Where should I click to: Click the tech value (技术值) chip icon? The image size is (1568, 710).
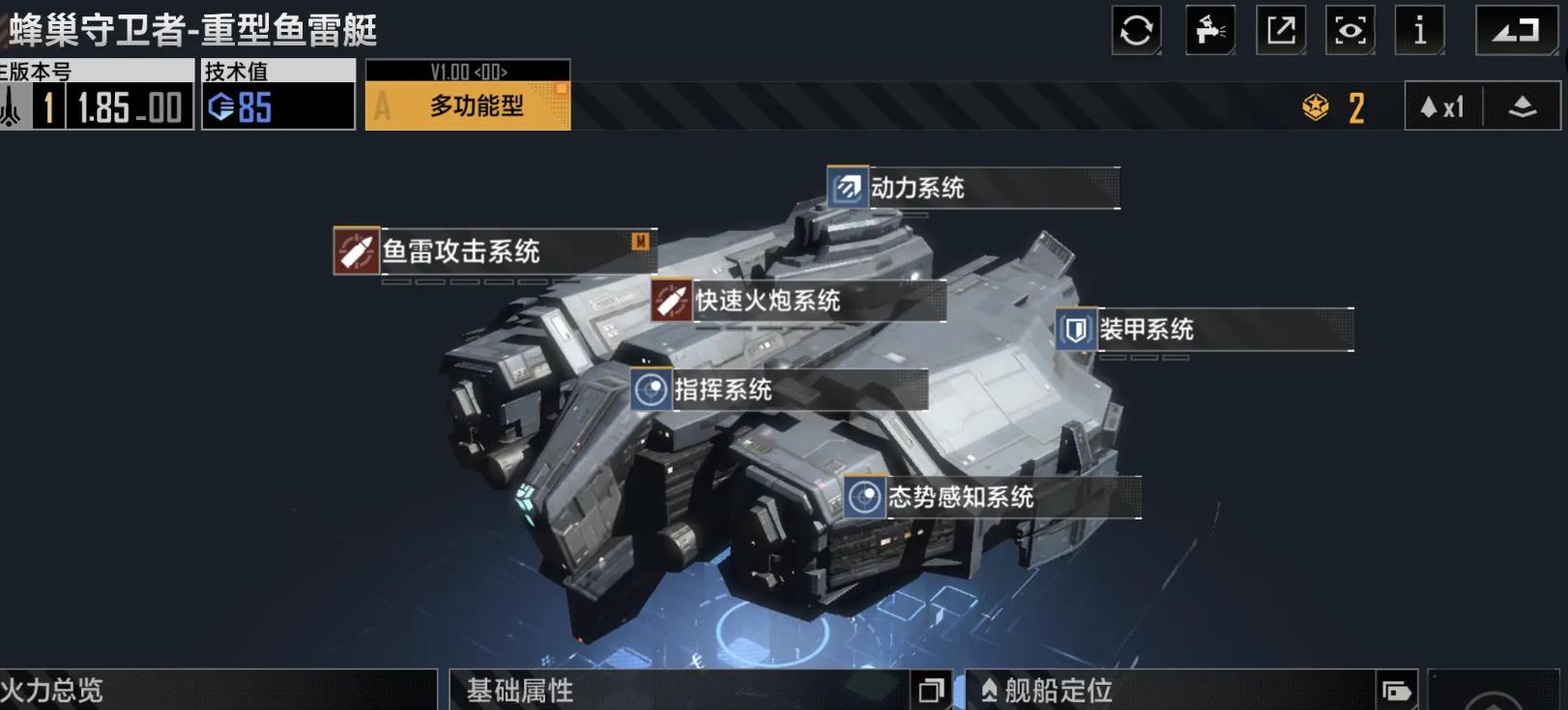click(x=220, y=107)
